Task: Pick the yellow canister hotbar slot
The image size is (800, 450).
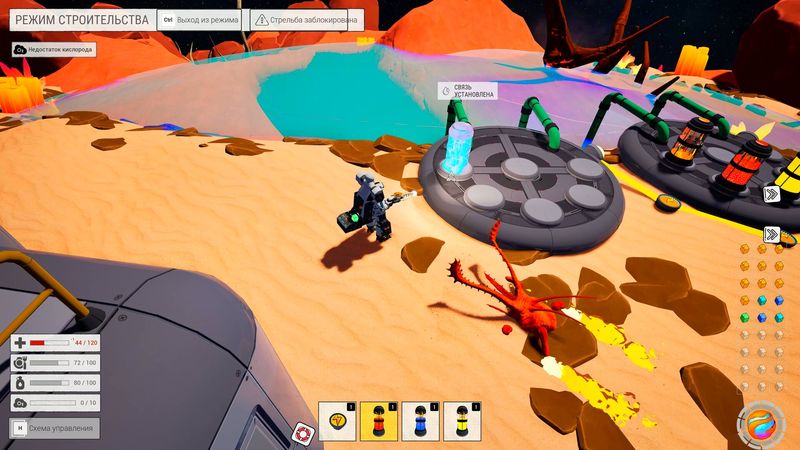Action: point(463,421)
